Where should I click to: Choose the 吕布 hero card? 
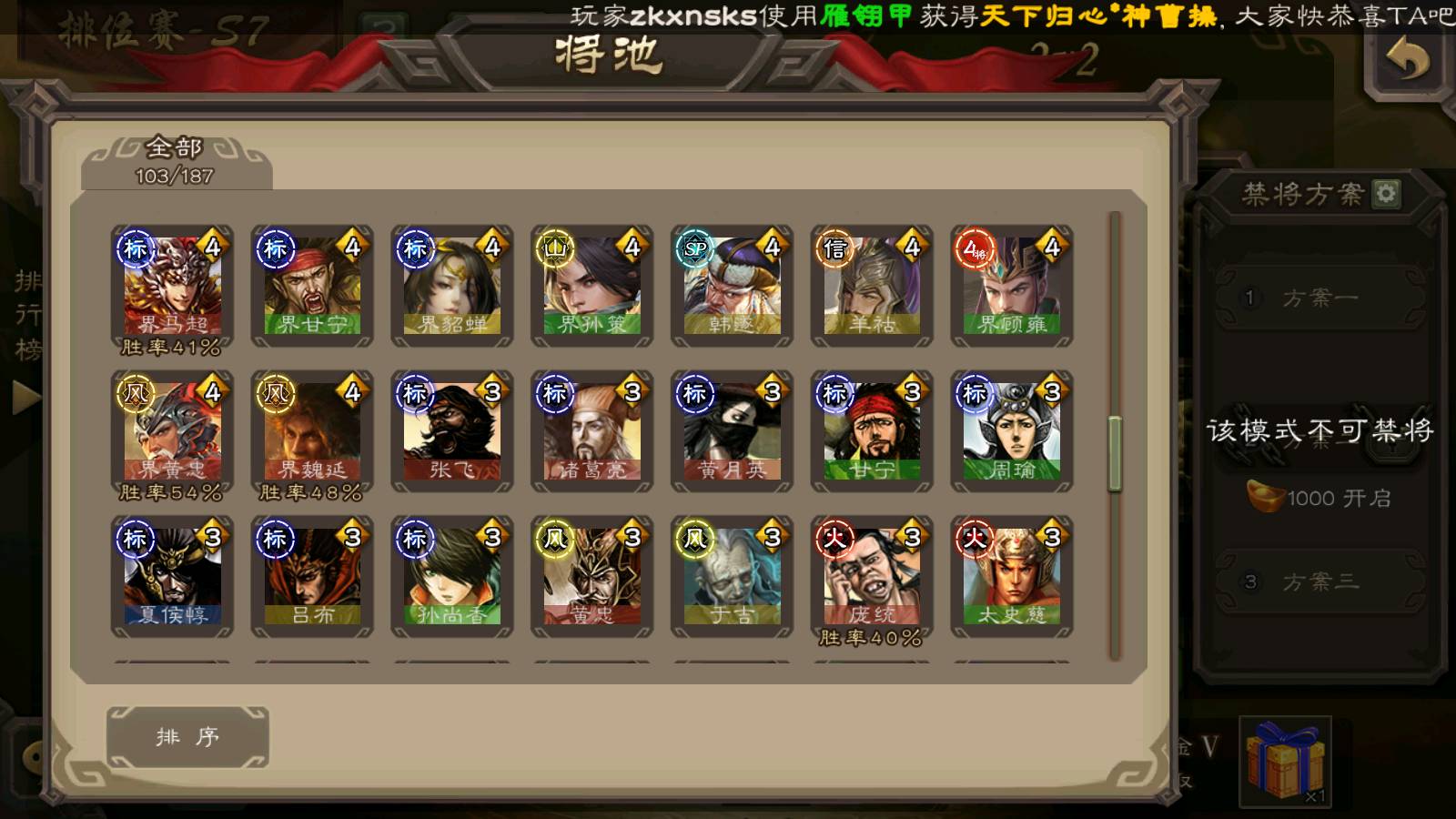pos(312,578)
